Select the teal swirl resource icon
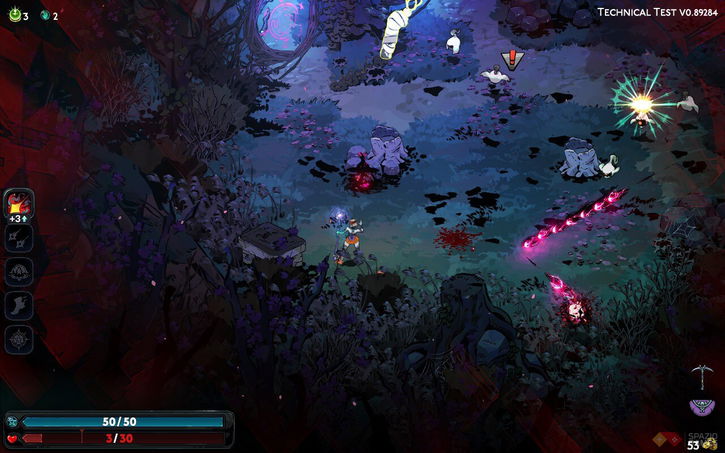 [x=43, y=16]
